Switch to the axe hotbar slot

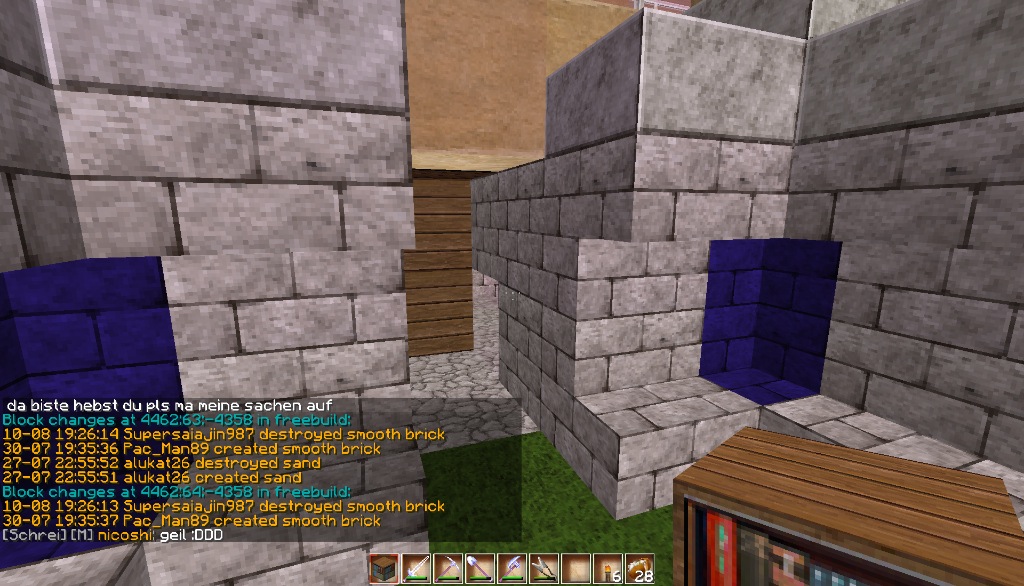513,568
